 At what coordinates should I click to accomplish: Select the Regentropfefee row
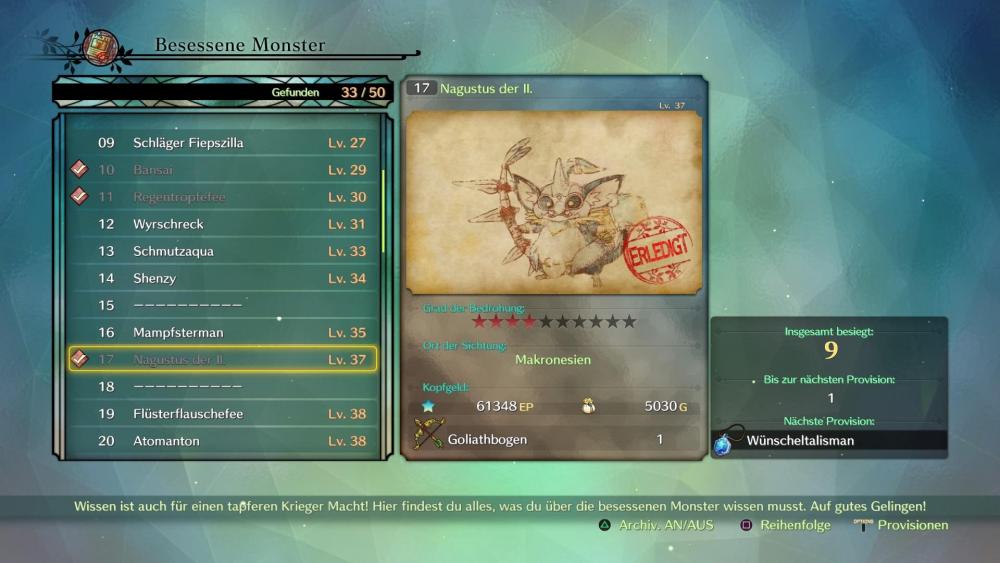pyautogui.click(x=222, y=197)
